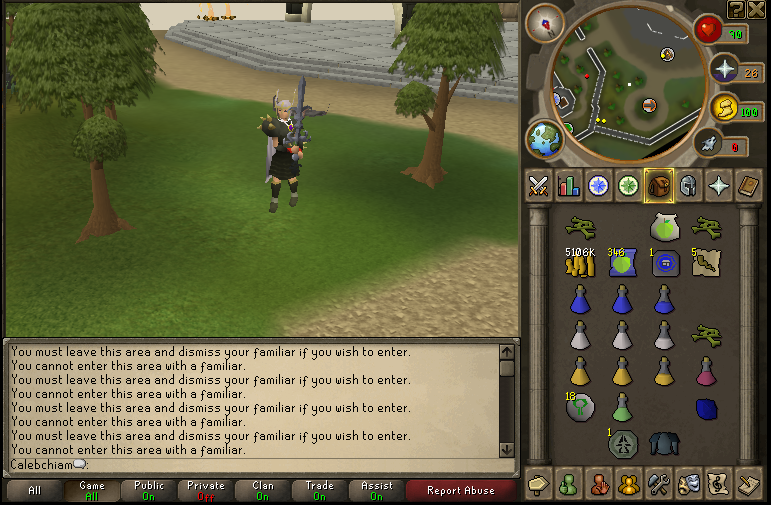Open the help question mark button

[736, 9]
